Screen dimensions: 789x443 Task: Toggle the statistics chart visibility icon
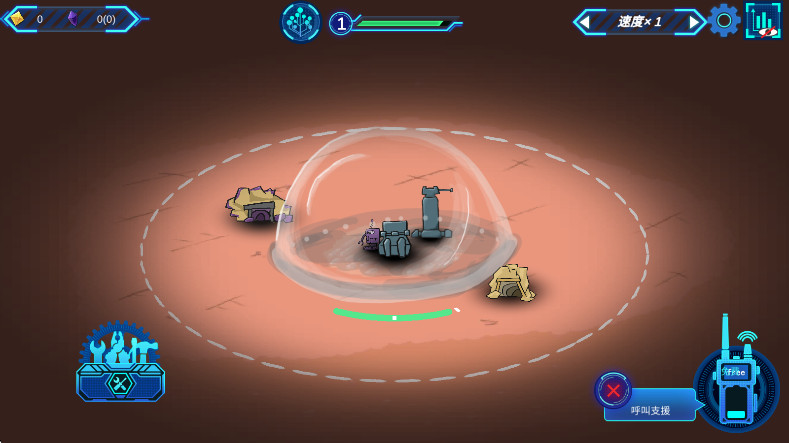[x=763, y=20]
